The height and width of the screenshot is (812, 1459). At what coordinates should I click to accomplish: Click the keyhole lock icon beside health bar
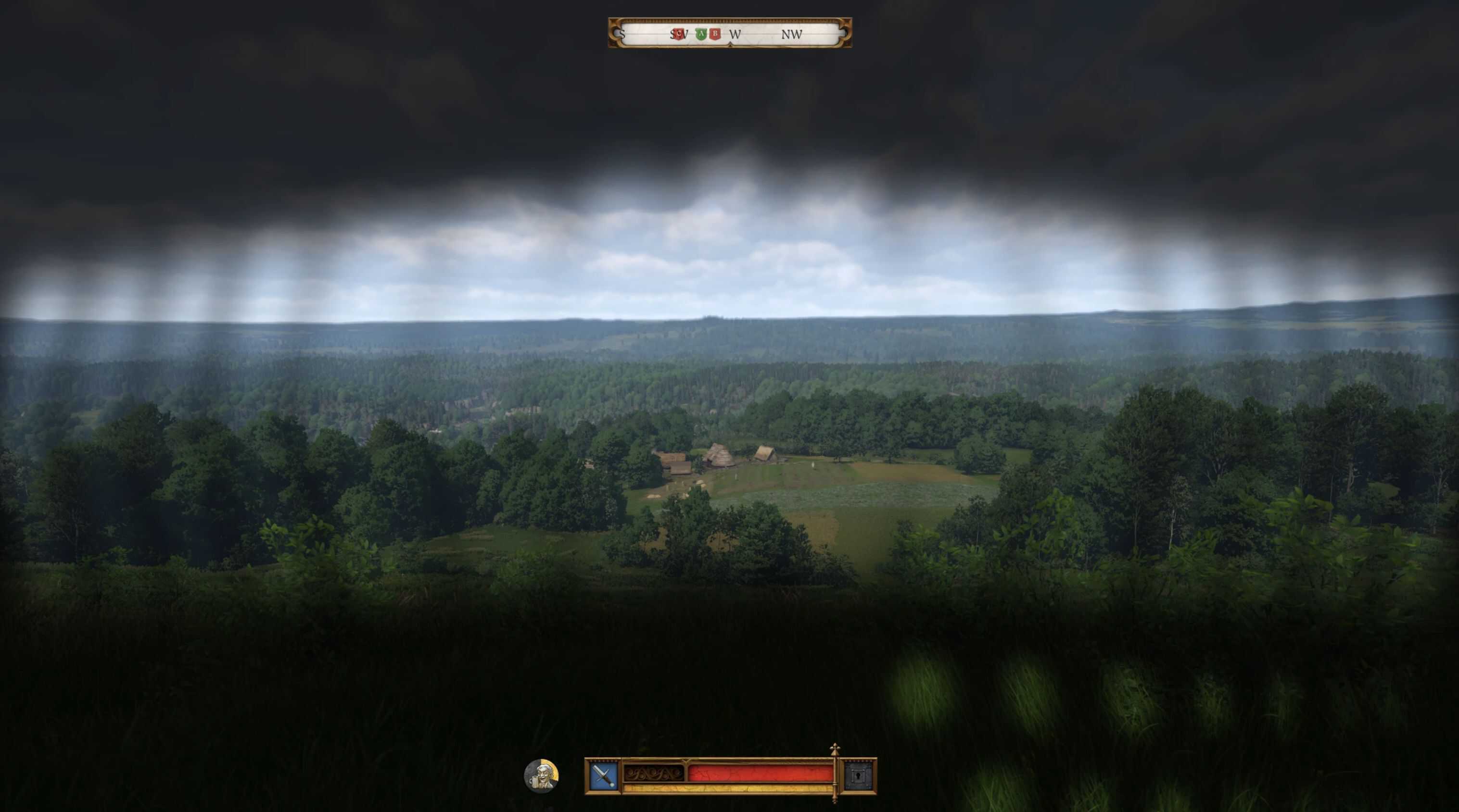coord(859,776)
